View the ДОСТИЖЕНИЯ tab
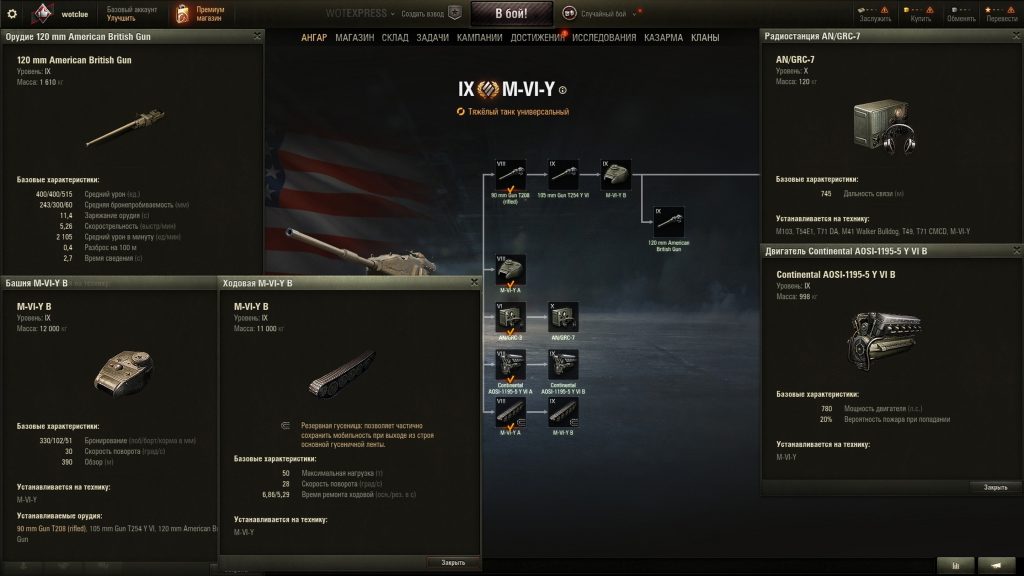This screenshot has height=576, width=1024. pyautogui.click(x=537, y=38)
